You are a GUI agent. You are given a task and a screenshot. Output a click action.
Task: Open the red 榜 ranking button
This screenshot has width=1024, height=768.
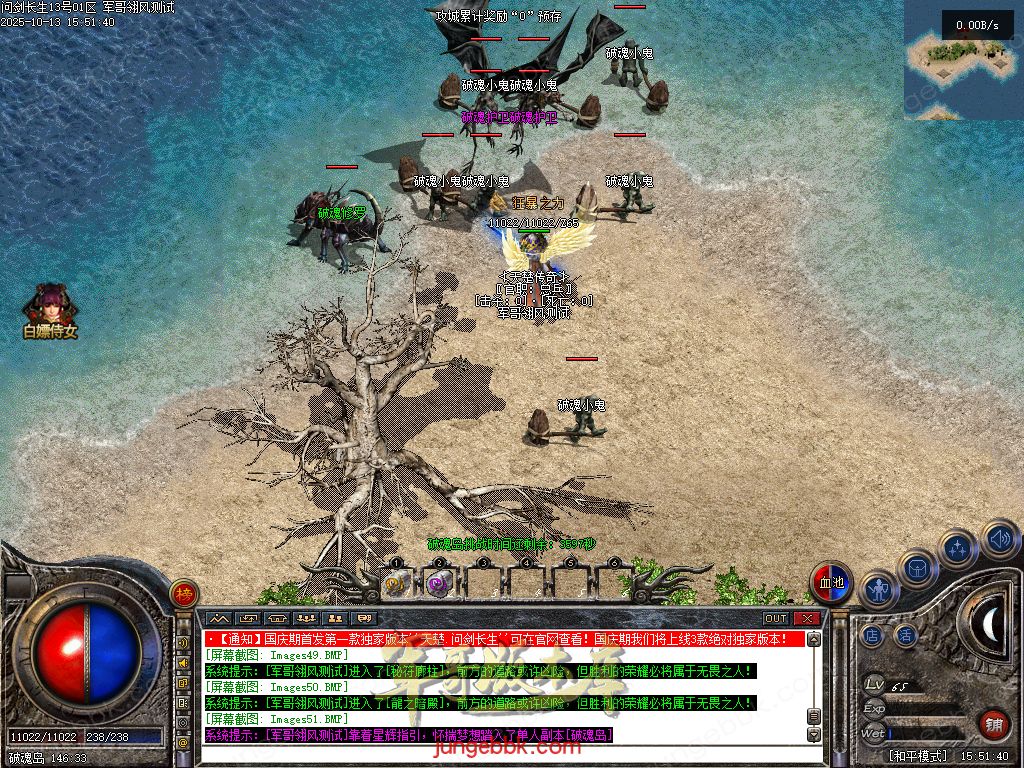pyautogui.click(x=183, y=593)
